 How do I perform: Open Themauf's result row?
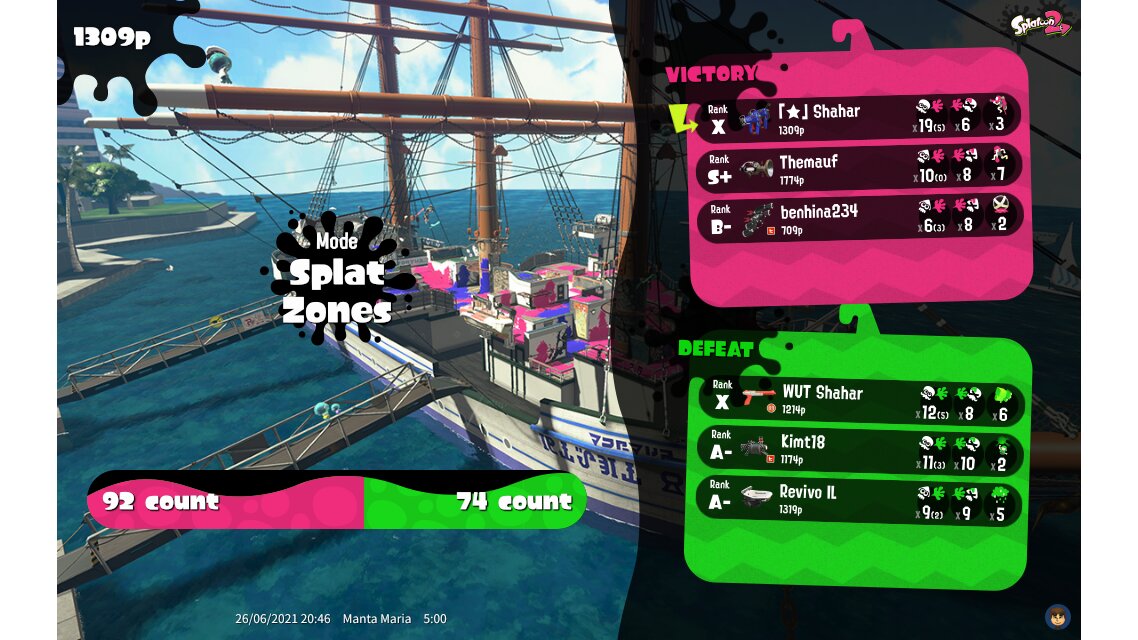point(859,169)
